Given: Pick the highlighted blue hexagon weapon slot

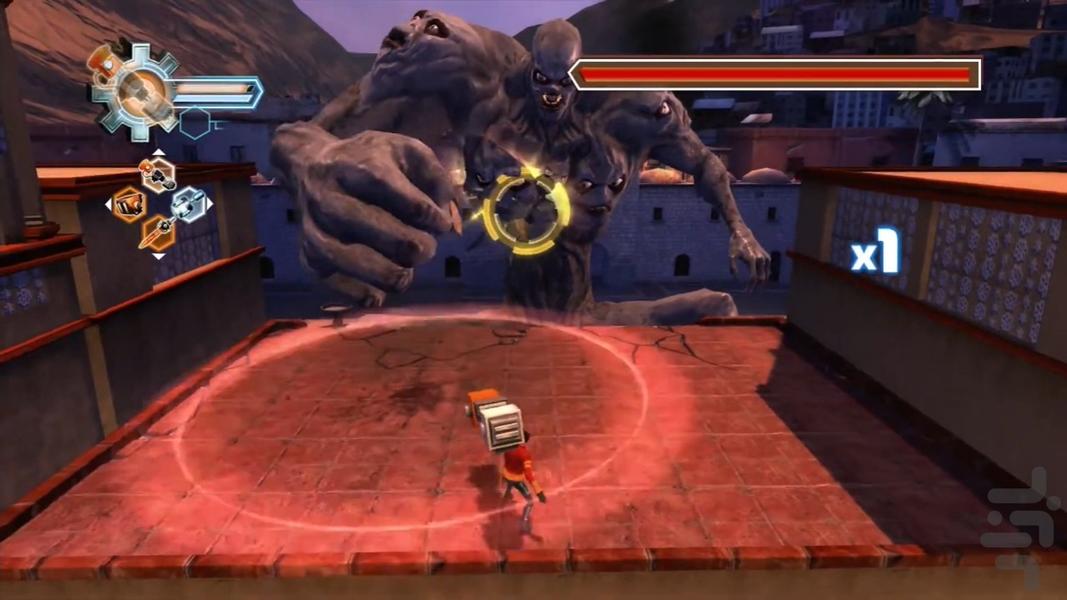Looking at the screenshot, I should coord(187,204).
